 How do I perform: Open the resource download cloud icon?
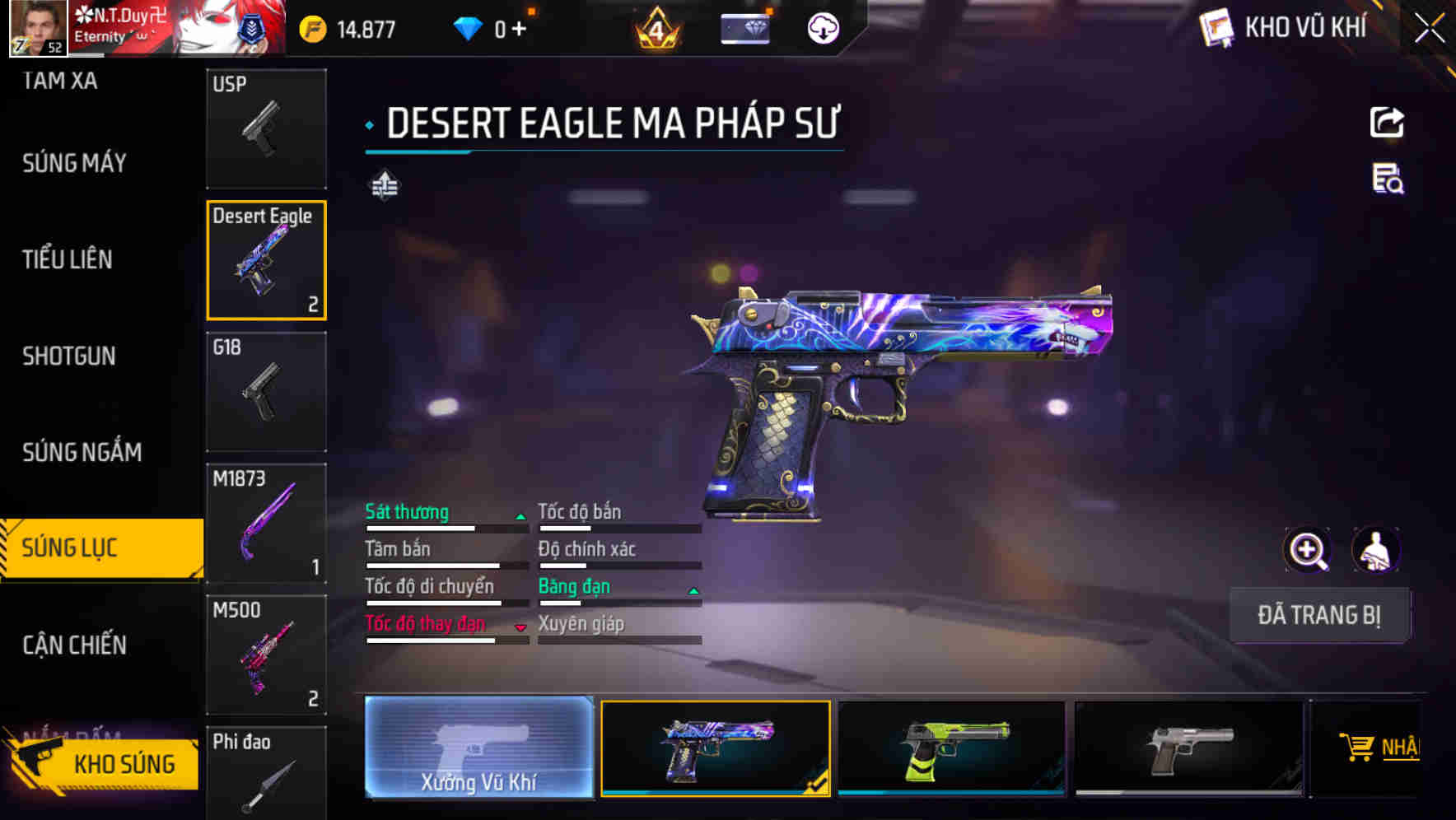[822, 27]
